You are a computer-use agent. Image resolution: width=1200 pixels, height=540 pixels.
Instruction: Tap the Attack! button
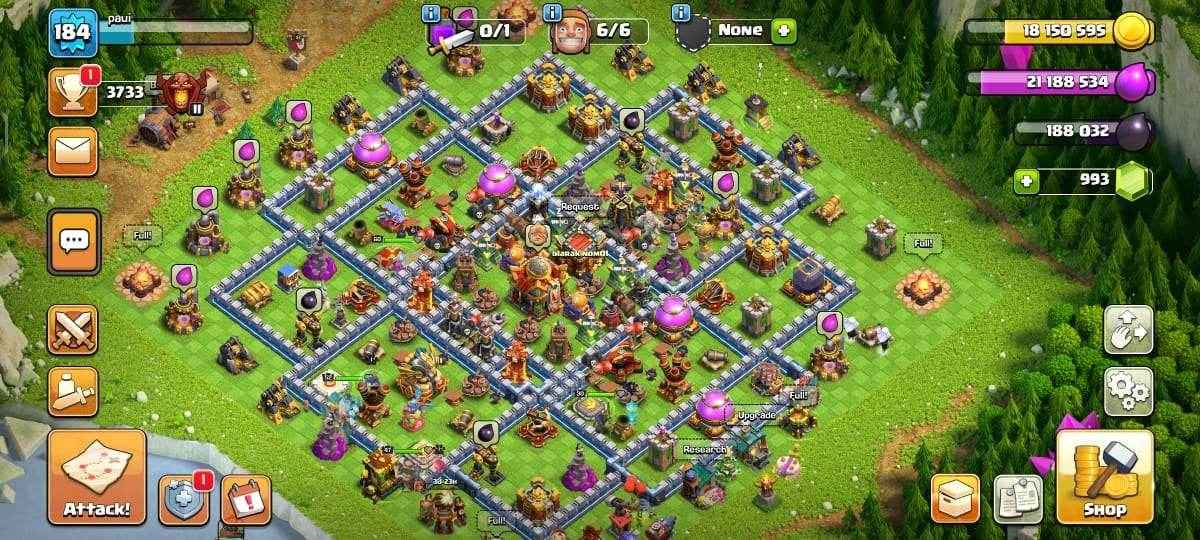pos(96,479)
